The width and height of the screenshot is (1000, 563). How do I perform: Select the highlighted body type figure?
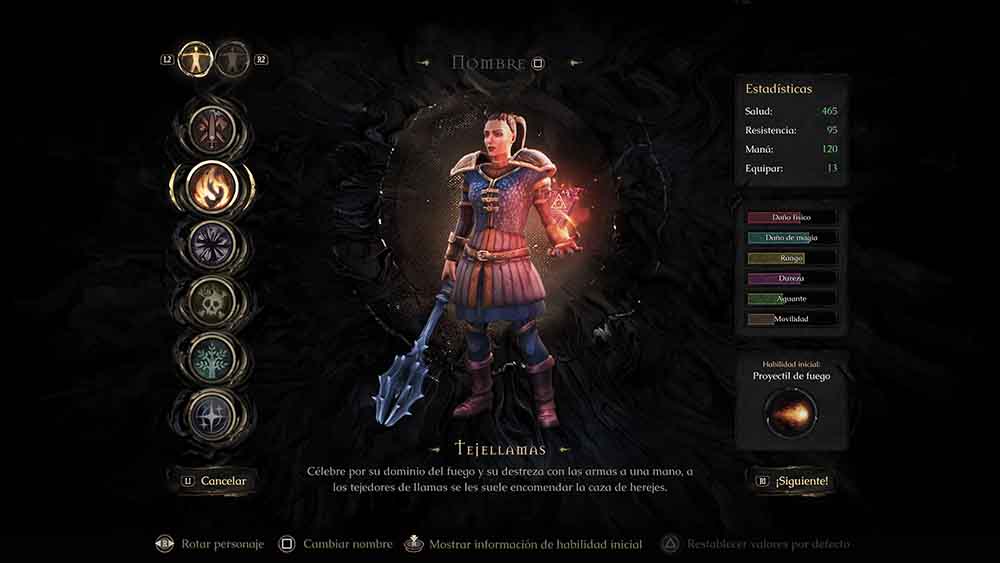click(195, 59)
